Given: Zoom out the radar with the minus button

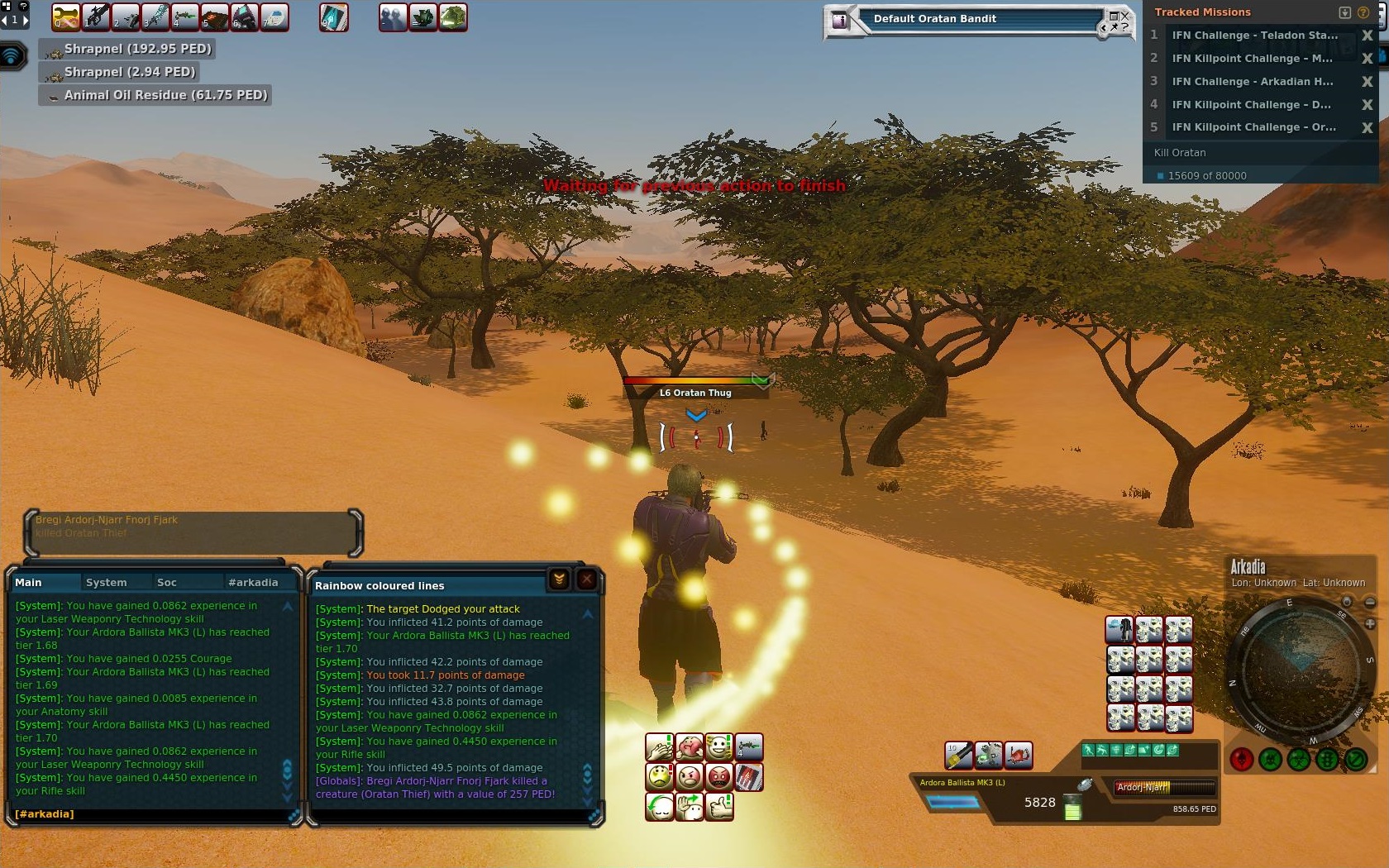Looking at the screenshot, I should coord(1370,603).
